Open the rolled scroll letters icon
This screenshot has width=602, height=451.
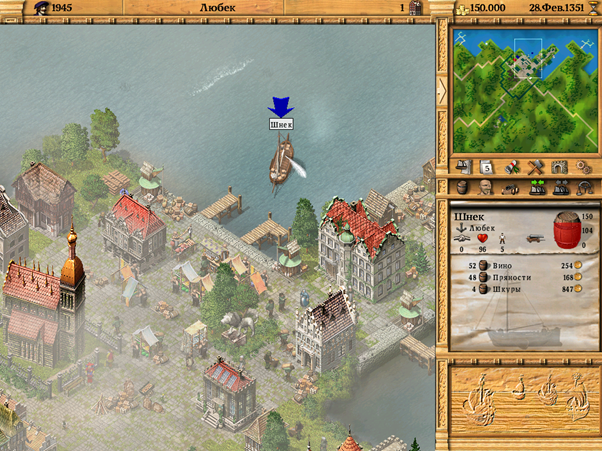click(511, 167)
